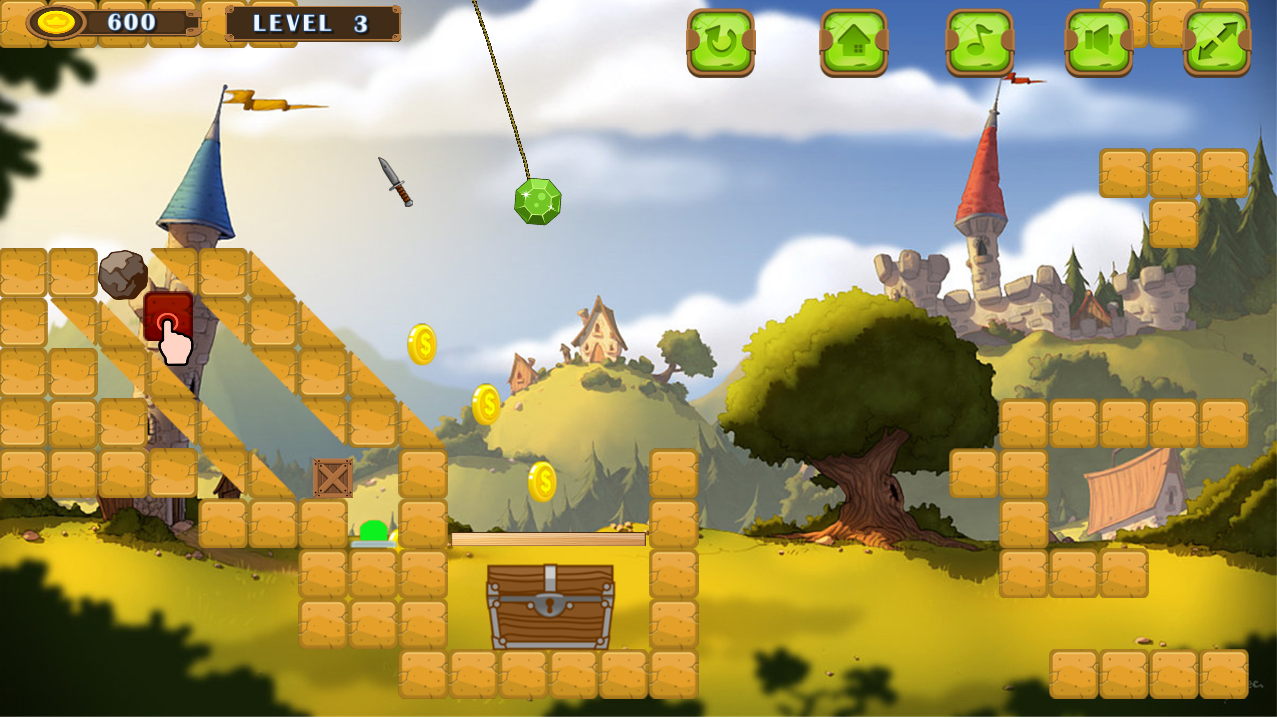Image resolution: width=1277 pixels, height=718 pixels.
Task: Toggle the music note button
Action: click(980, 42)
